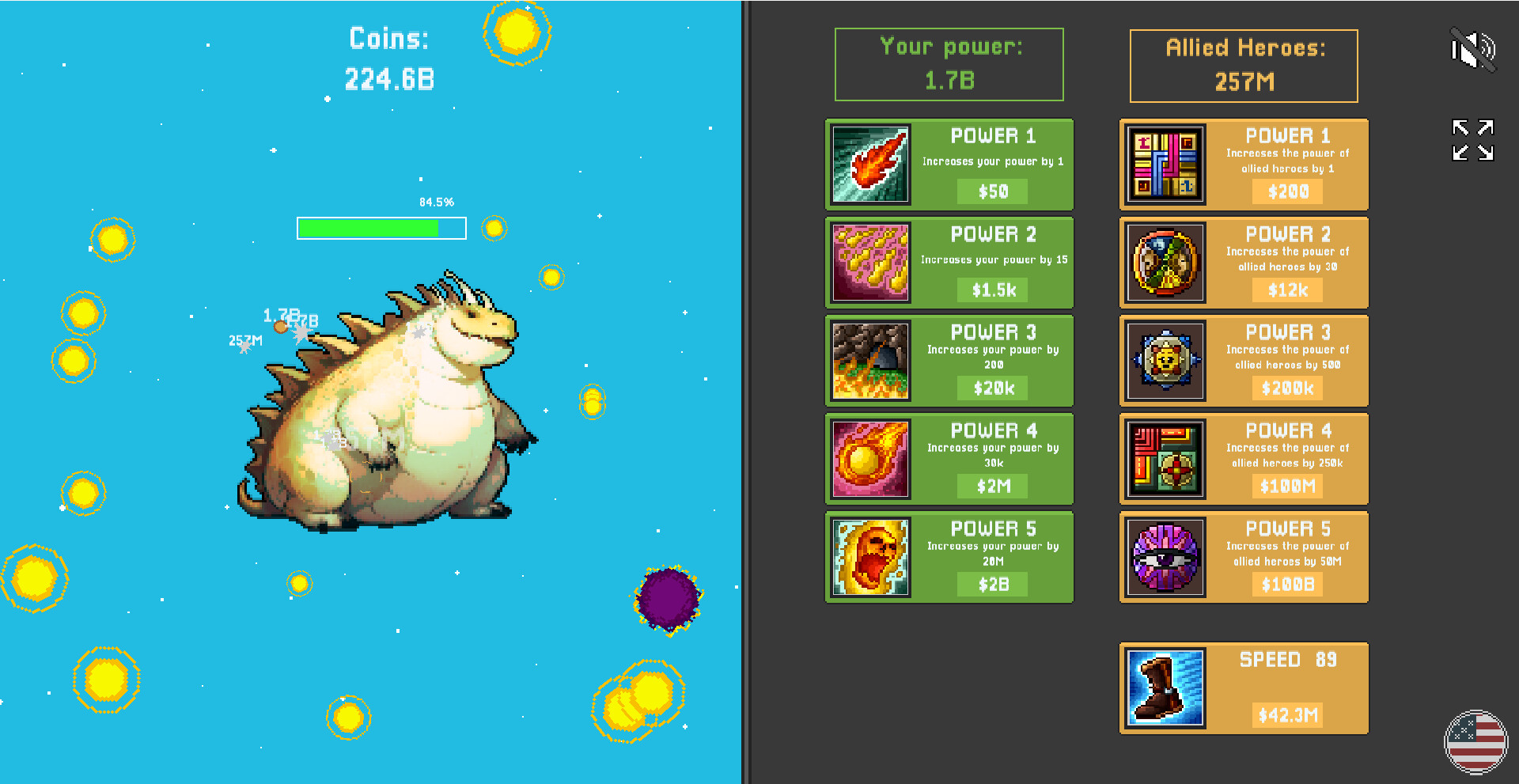Select the amulet Allied Power 2 icon
The width and height of the screenshot is (1519, 784).
pyautogui.click(x=1165, y=263)
